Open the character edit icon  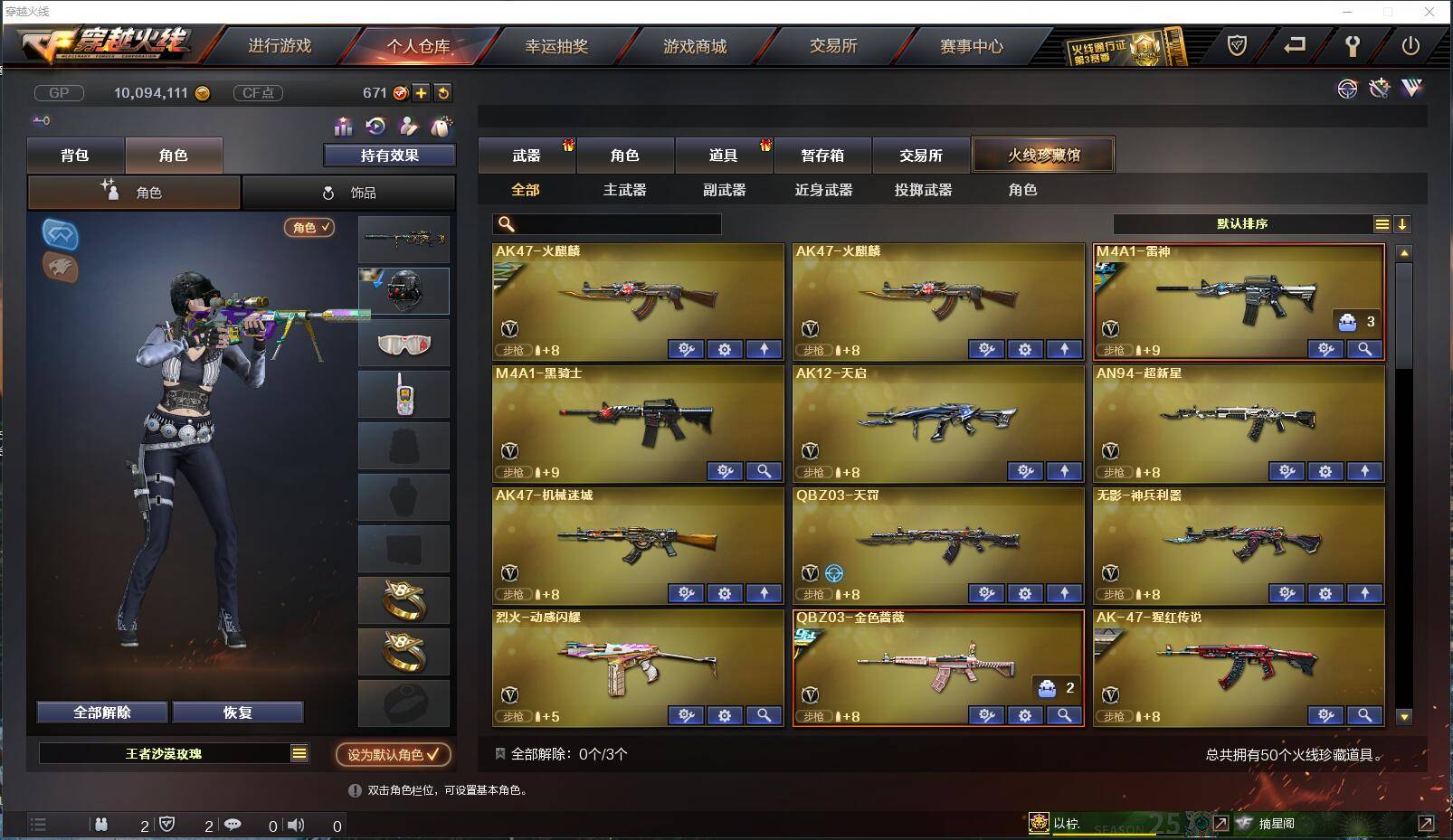pos(407,127)
